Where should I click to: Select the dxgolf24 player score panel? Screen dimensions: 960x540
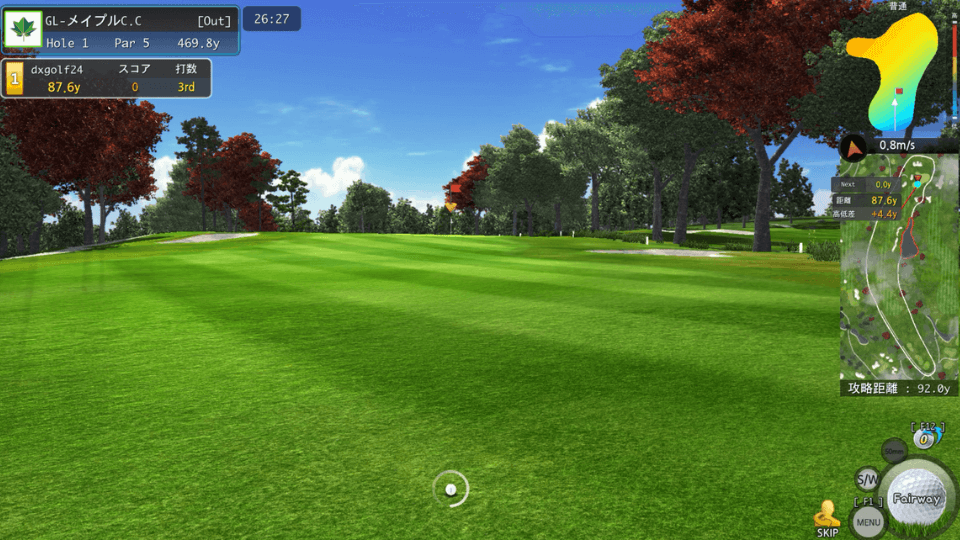108,78
